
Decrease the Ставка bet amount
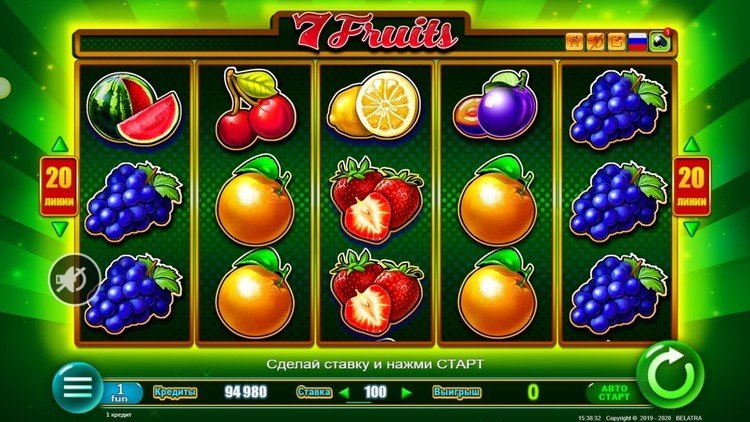tap(343, 392)
